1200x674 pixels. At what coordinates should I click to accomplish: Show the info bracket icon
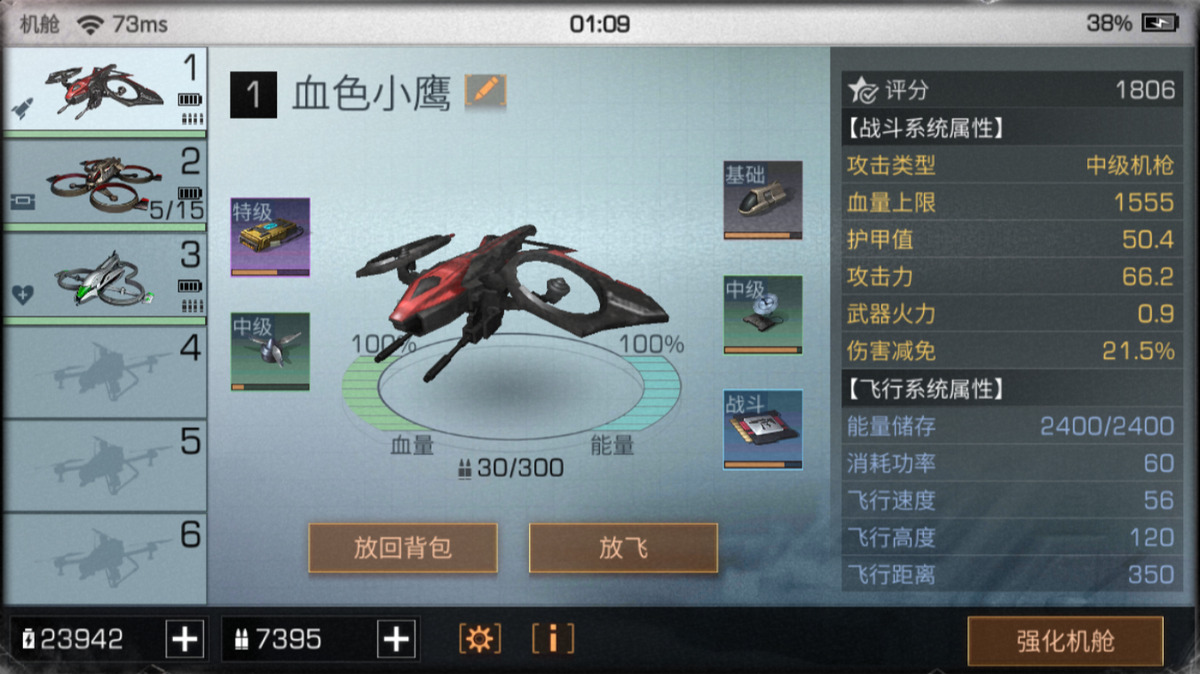(553, 638)
